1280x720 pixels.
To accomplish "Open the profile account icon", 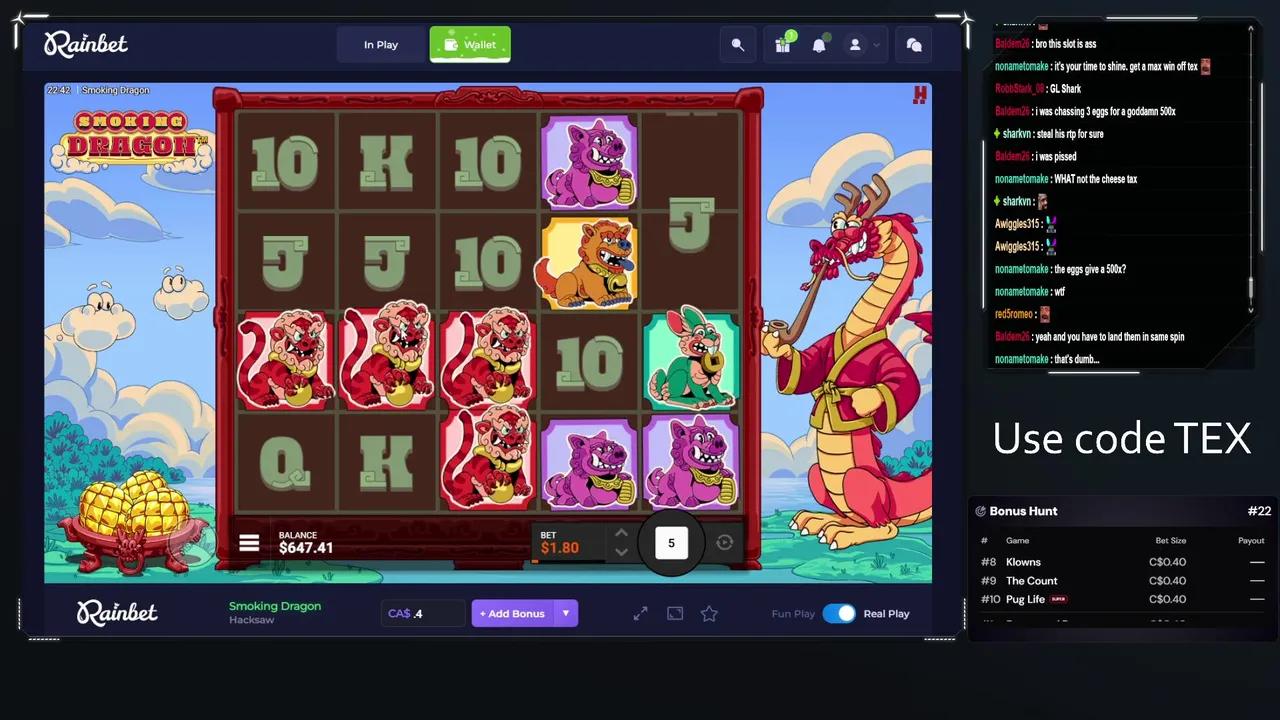I will point(855,45).
